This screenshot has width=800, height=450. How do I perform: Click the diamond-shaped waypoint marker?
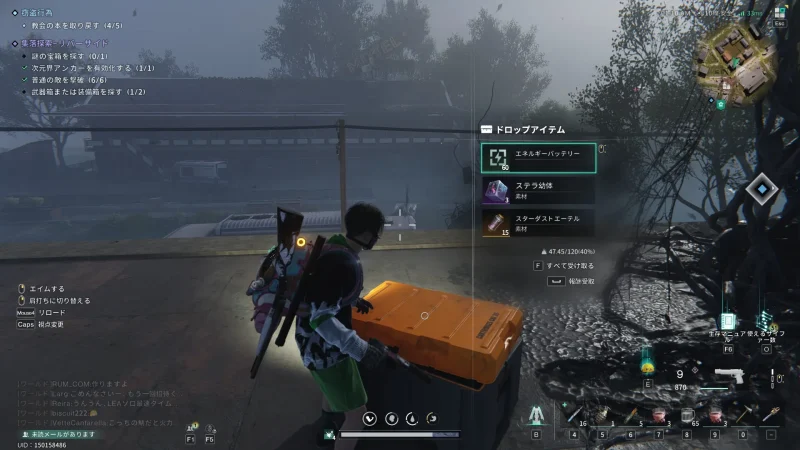click(762, 187)
